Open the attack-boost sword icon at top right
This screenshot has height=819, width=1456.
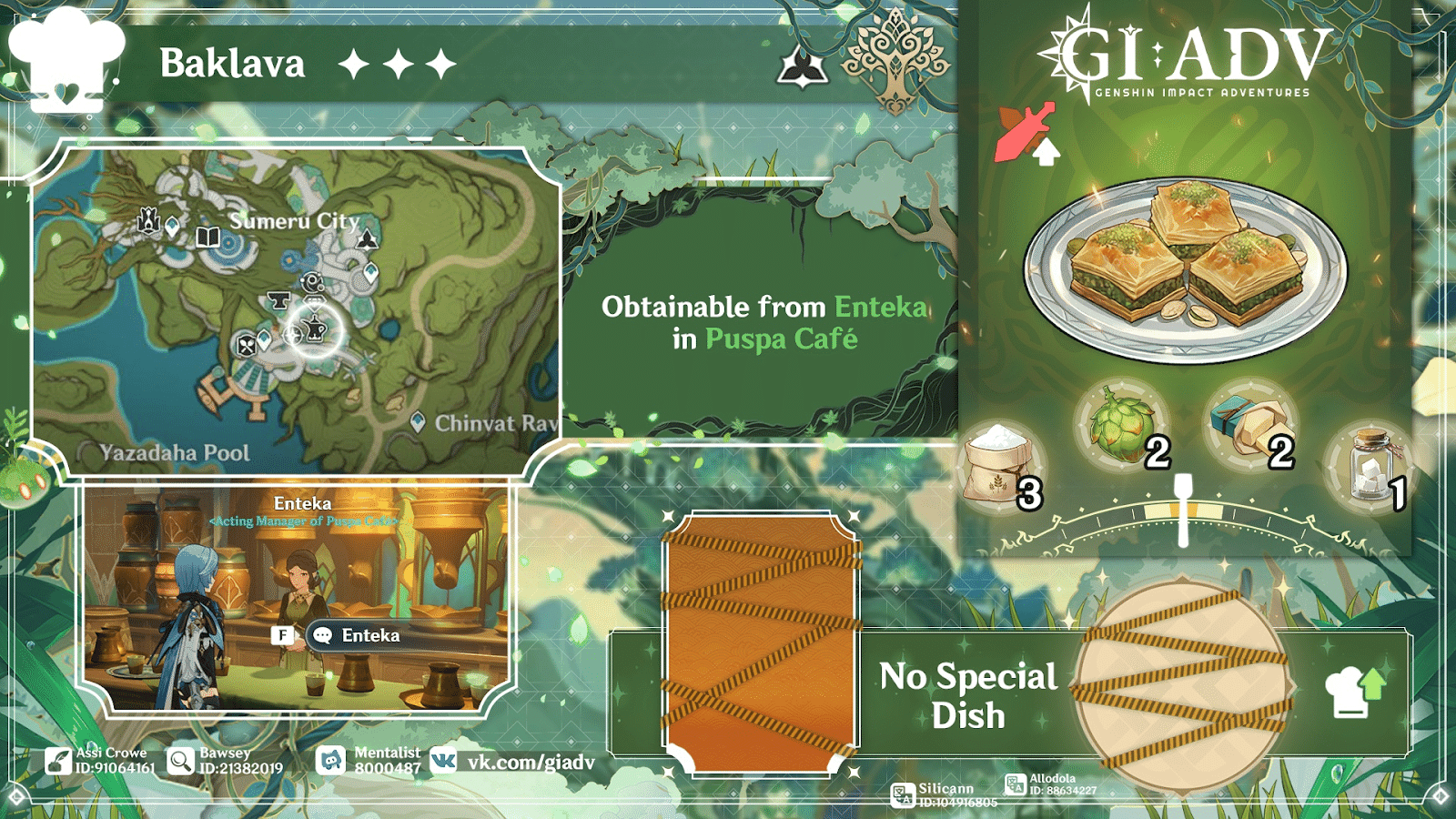pyautogui.click(x=1026, y=130)
